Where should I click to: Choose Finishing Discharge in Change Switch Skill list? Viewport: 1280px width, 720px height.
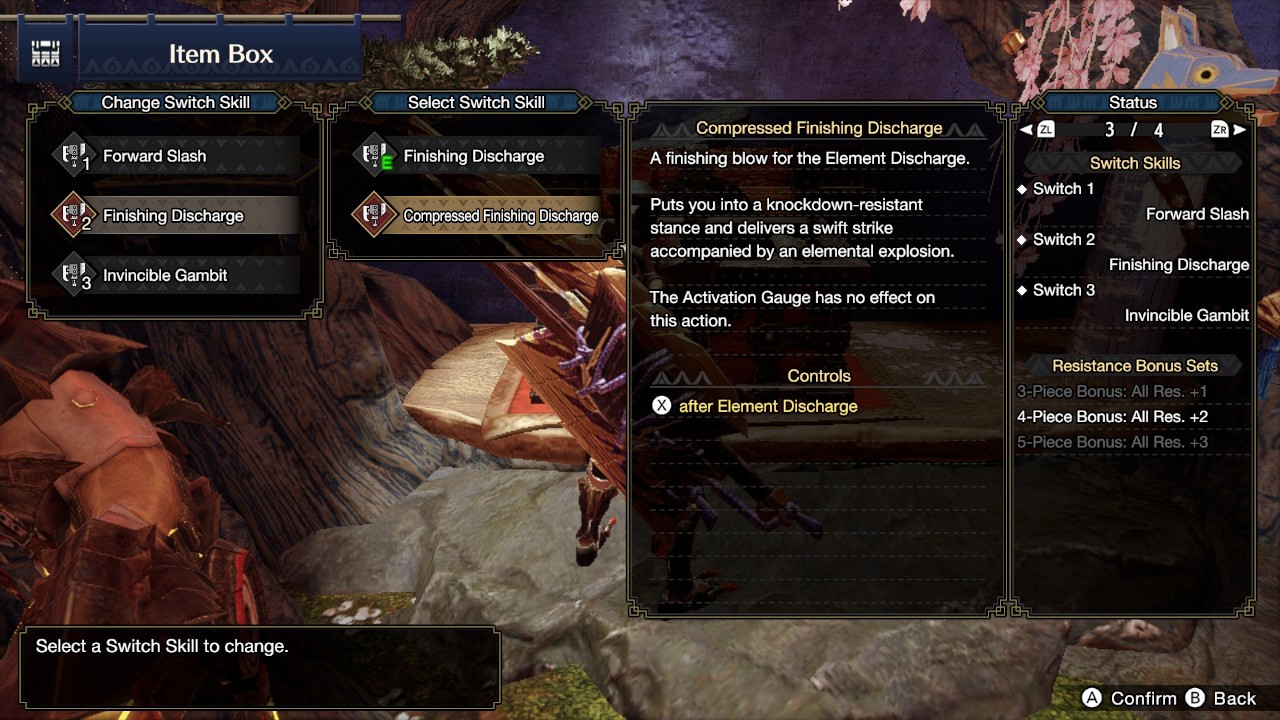point(175,216)
